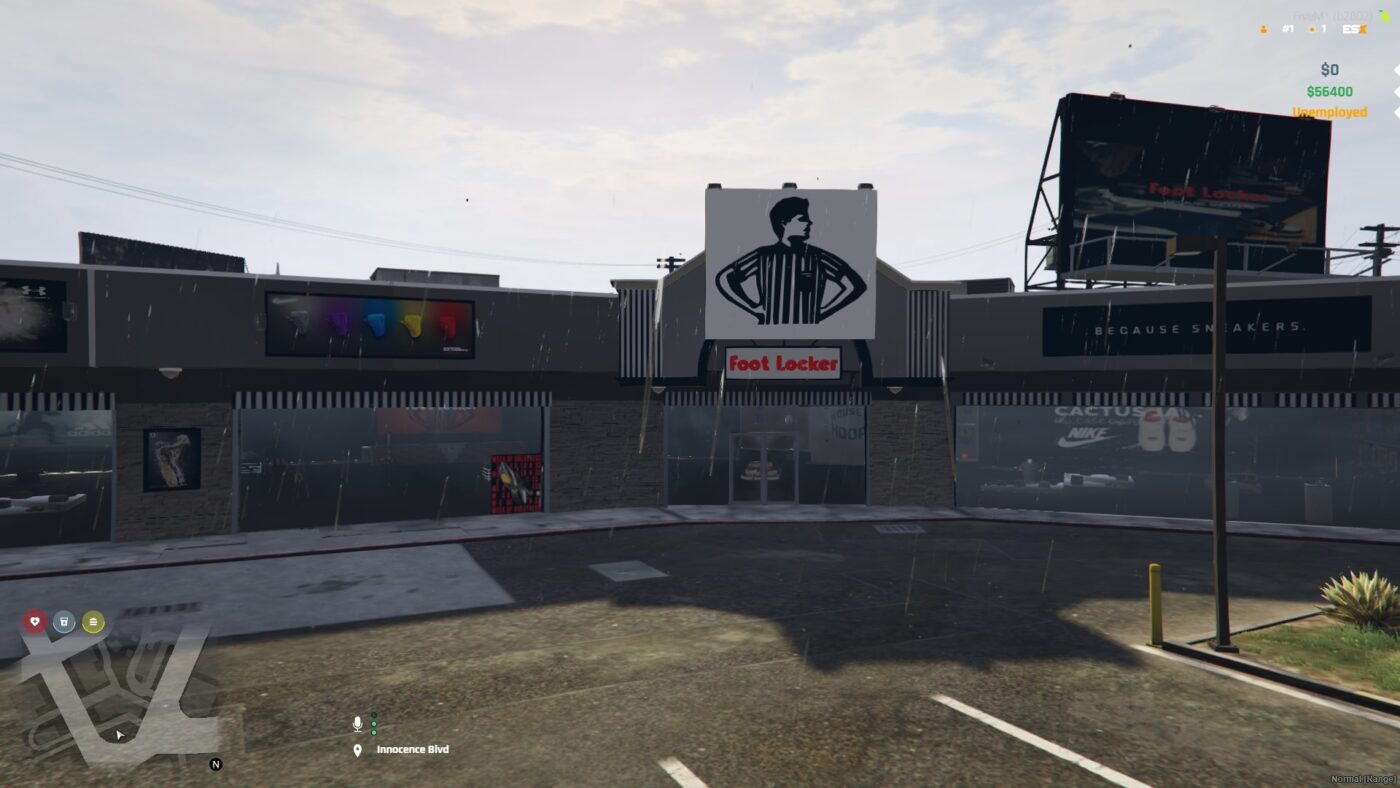The image size is (1400, 788).
Task: Toggle the top green voice level dot
Action: [x=374, y=714]
